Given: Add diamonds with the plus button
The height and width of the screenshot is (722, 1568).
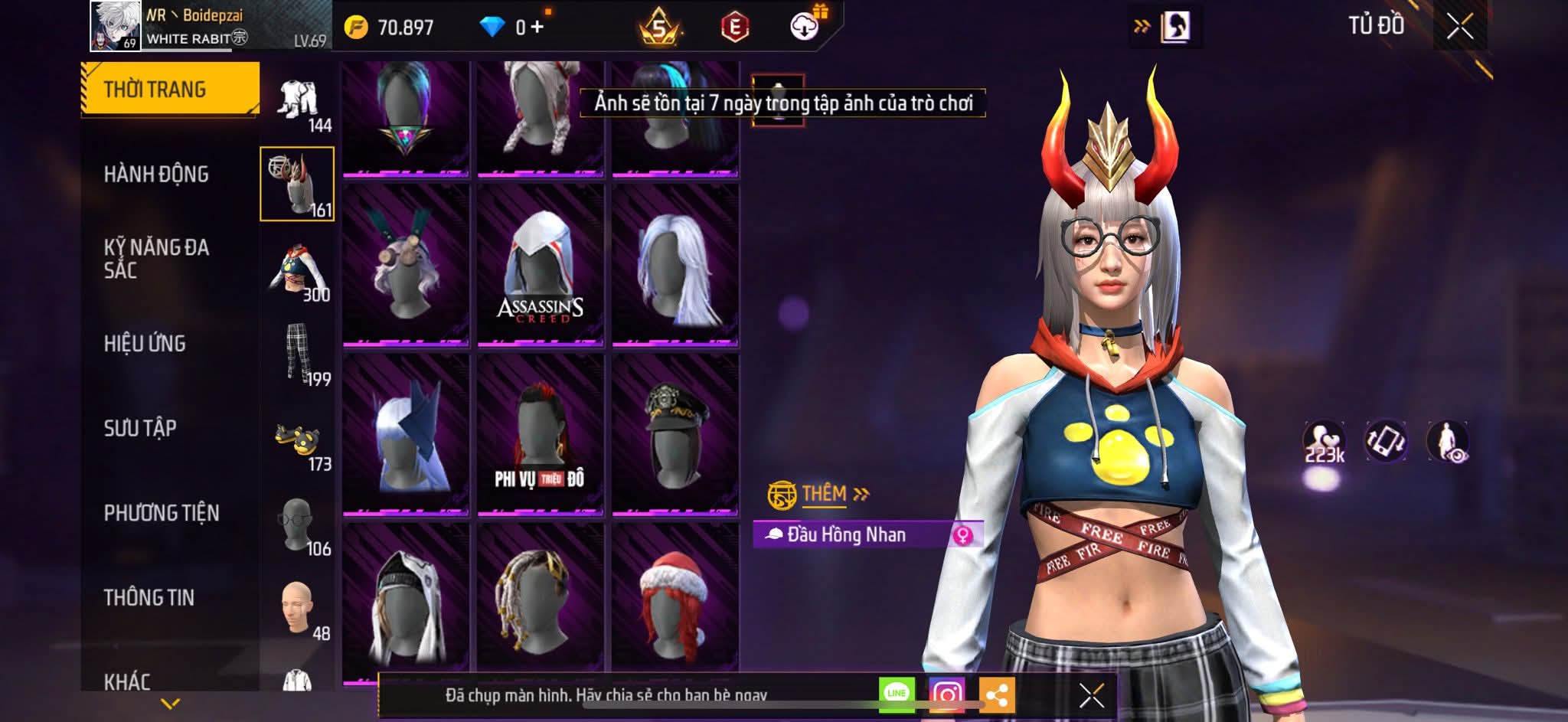Looking at the screenshot, I should pyautogui.click(x=537, y=28).
